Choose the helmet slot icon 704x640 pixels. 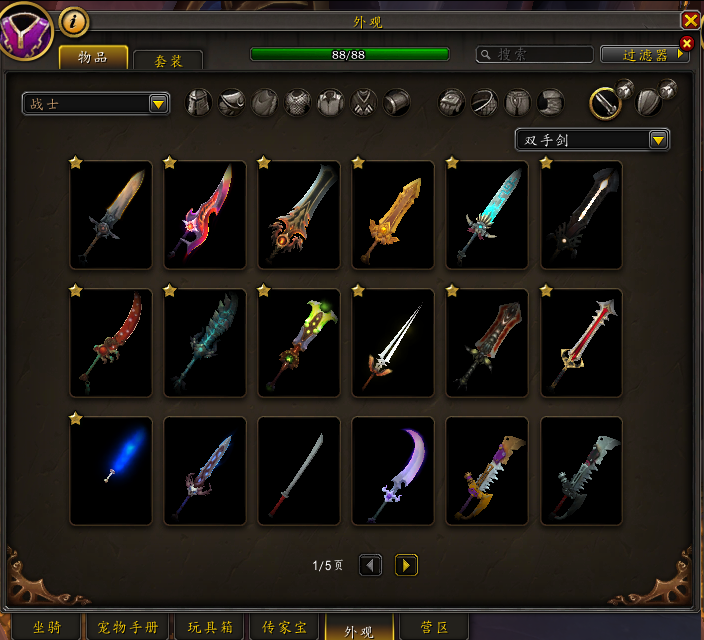(199, 102)
